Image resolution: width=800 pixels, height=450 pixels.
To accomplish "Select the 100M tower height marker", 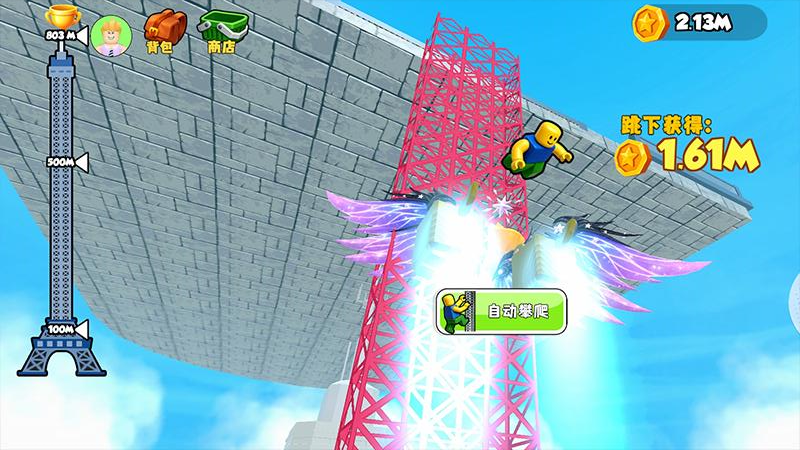I will coord(64,328).
